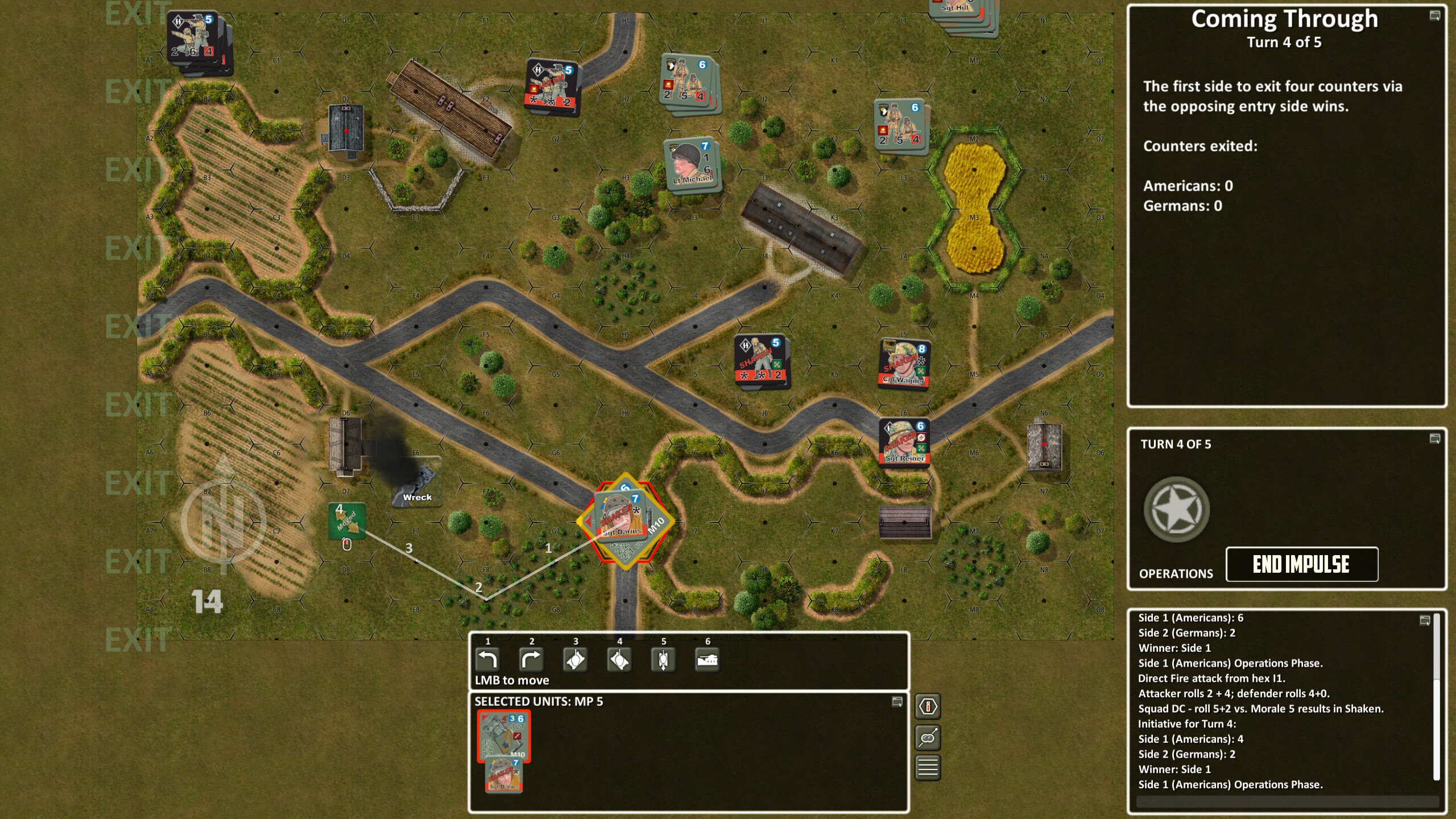
Task: Open the hex information tool
Action: [x=928, y=707]
